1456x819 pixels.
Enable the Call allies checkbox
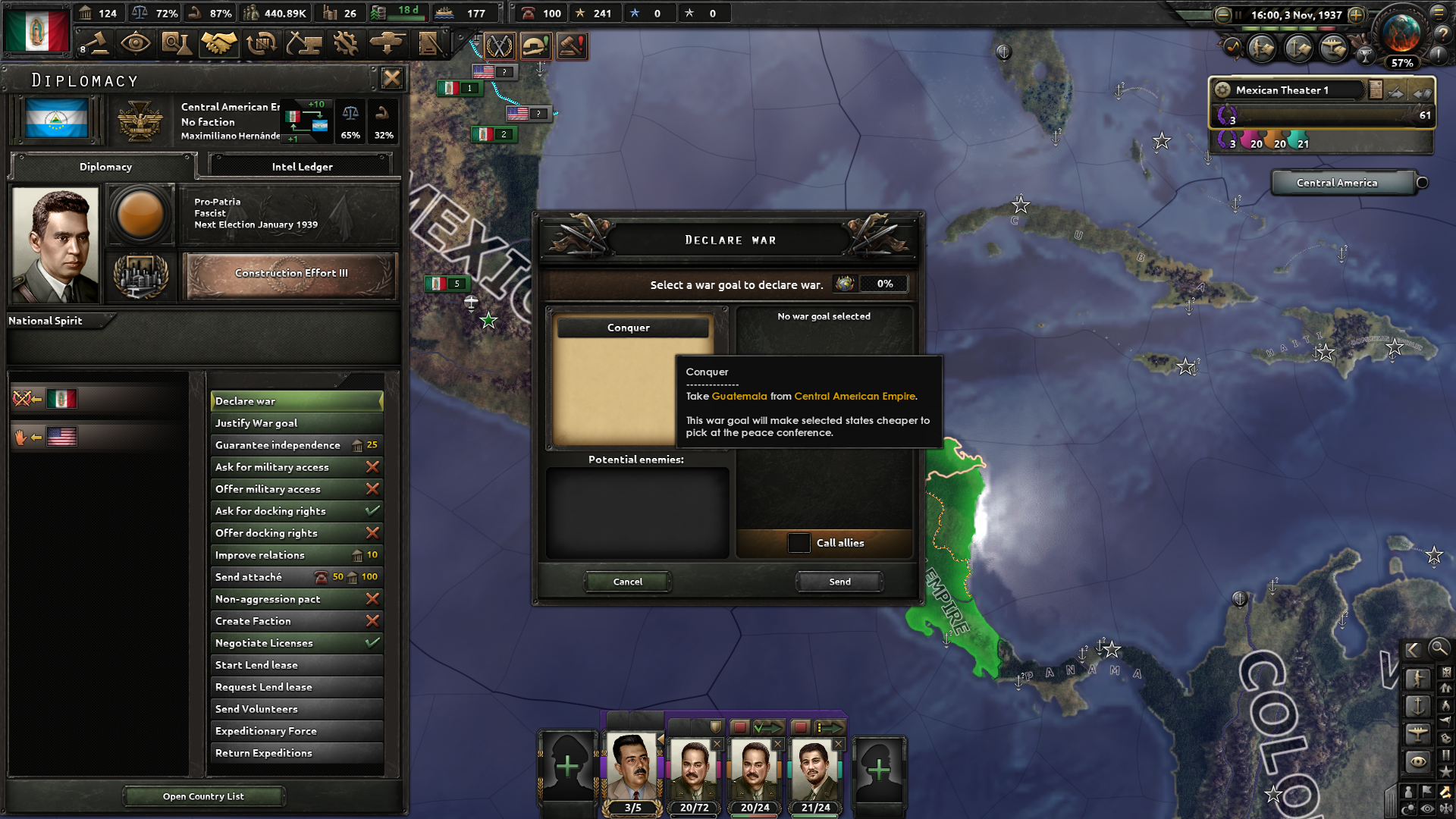799,543
